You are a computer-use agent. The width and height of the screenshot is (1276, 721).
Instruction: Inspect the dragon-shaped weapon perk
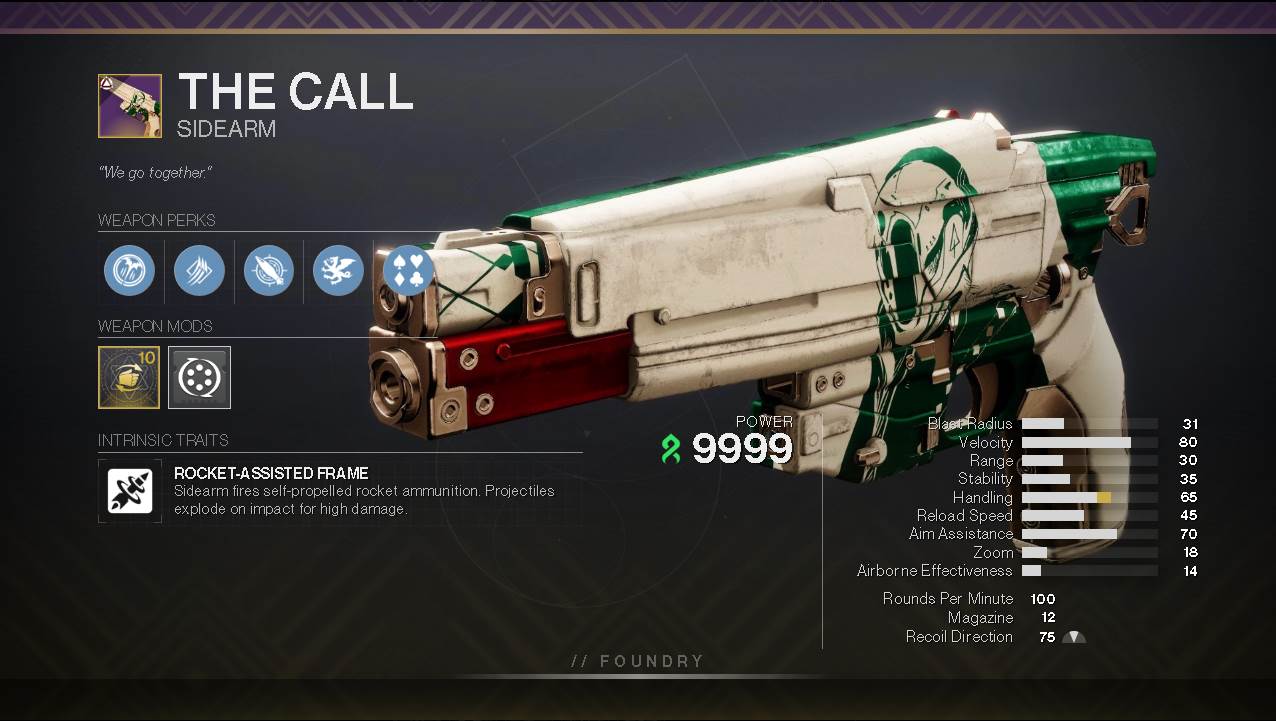tap(338, 270)
